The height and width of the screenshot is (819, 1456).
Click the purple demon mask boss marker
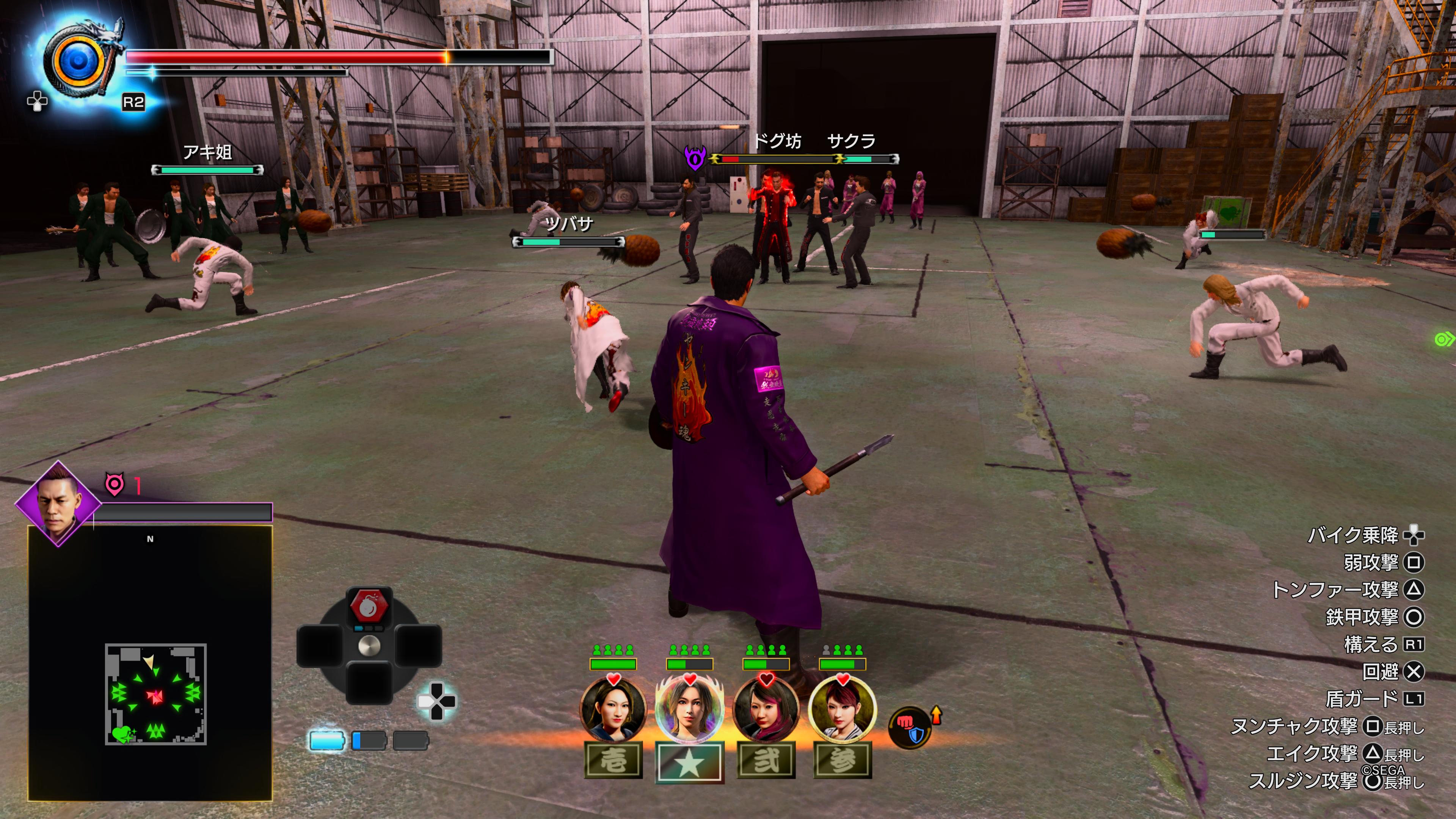tap(695, 158)
